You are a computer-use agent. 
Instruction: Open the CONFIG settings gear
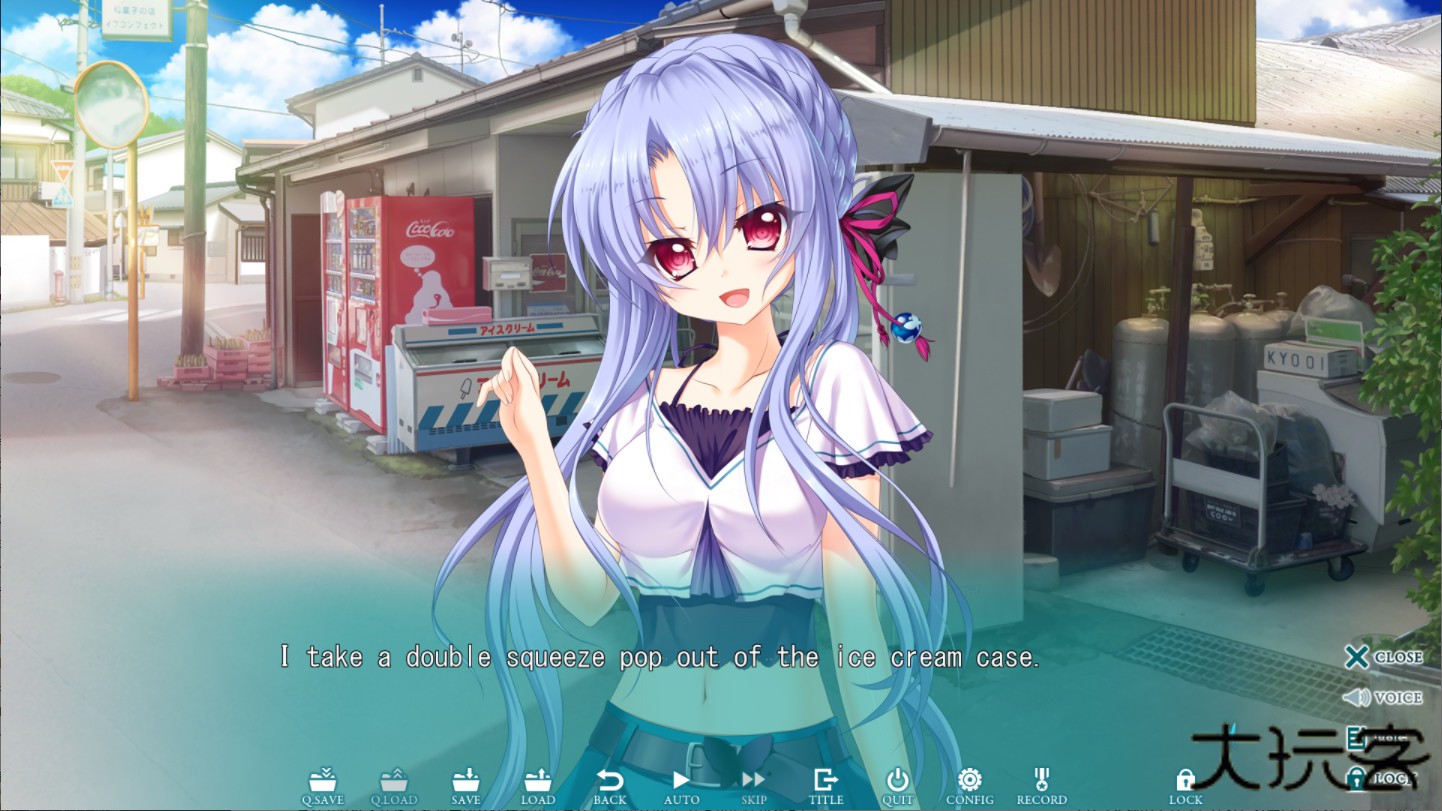point(969,786)
